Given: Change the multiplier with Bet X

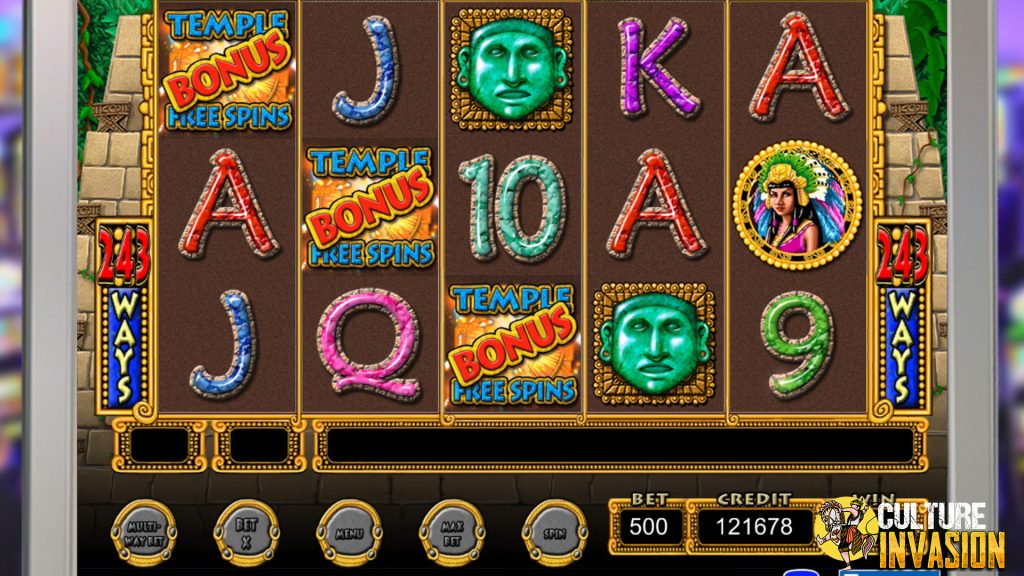Looking at the screenshot, I should click(246, 533).
